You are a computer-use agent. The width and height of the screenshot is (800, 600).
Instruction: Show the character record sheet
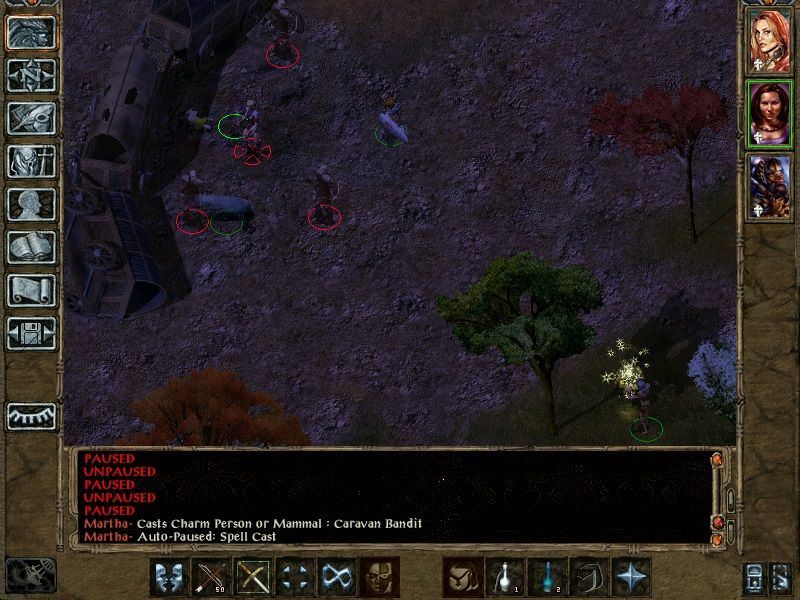coord(31,204)
